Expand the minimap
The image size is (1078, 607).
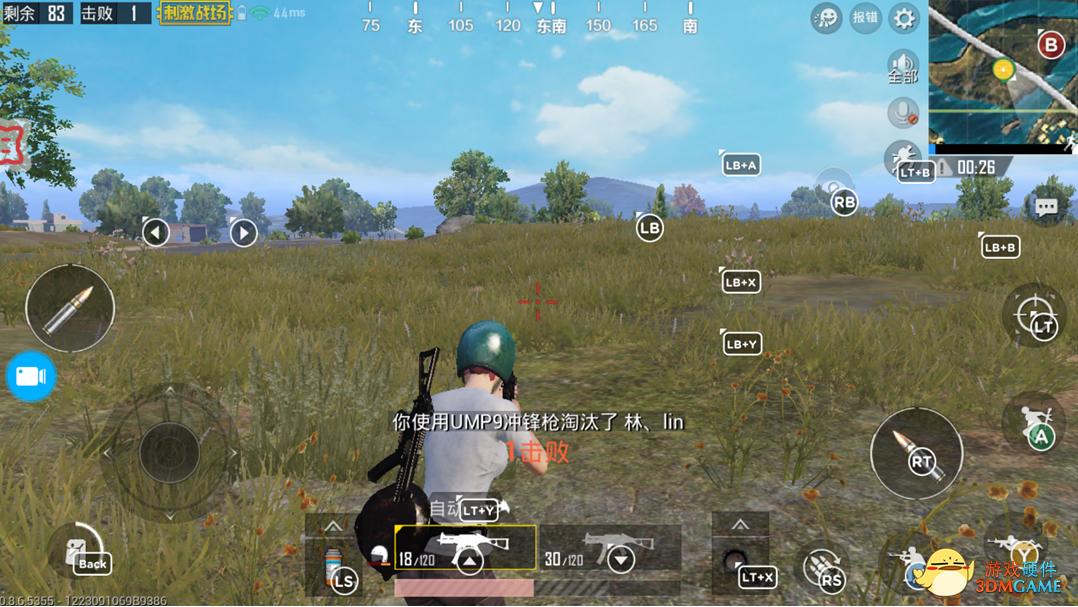pos(1002,72)
